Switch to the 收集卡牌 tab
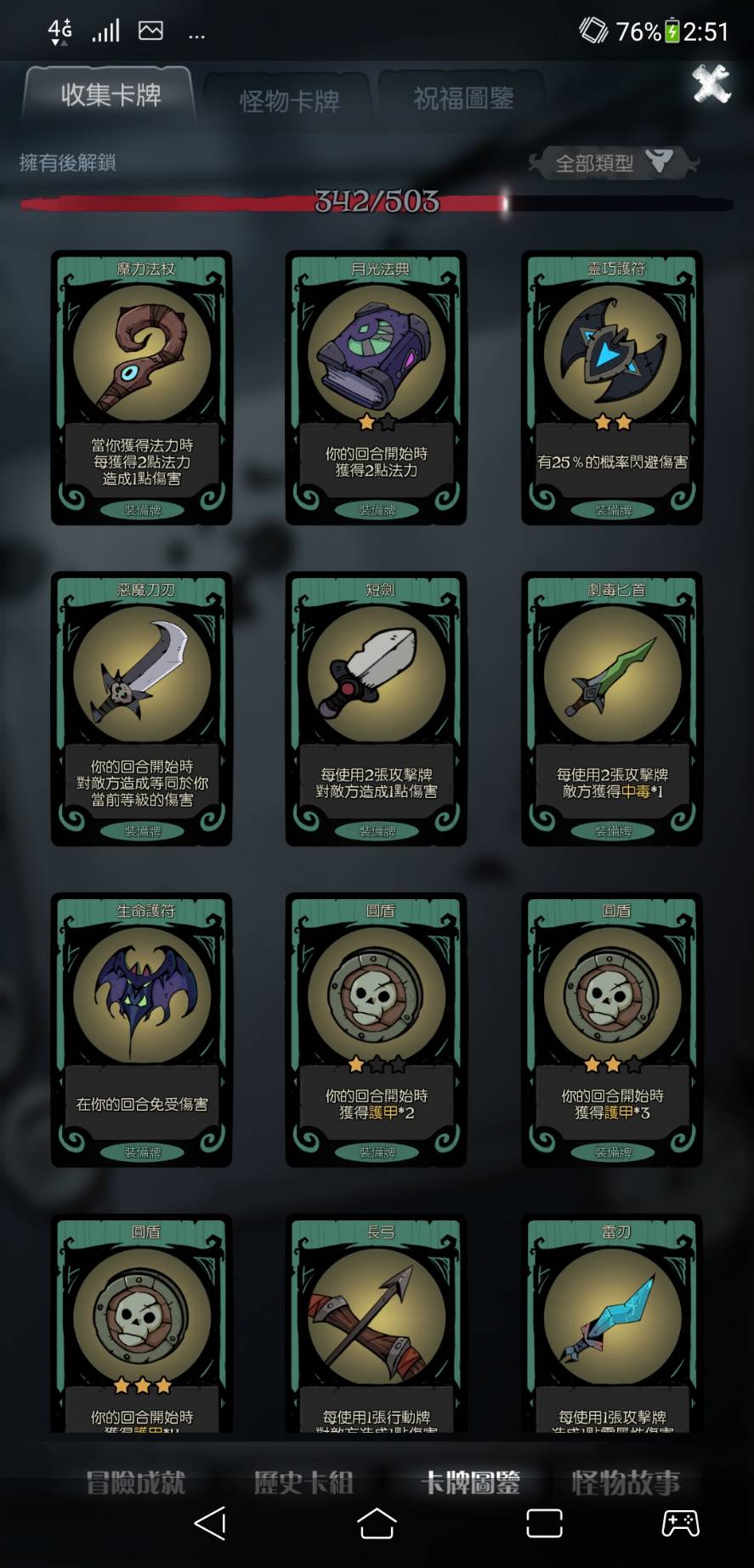The width and height of the screenshot is (754, 1568). coord(111,95)
